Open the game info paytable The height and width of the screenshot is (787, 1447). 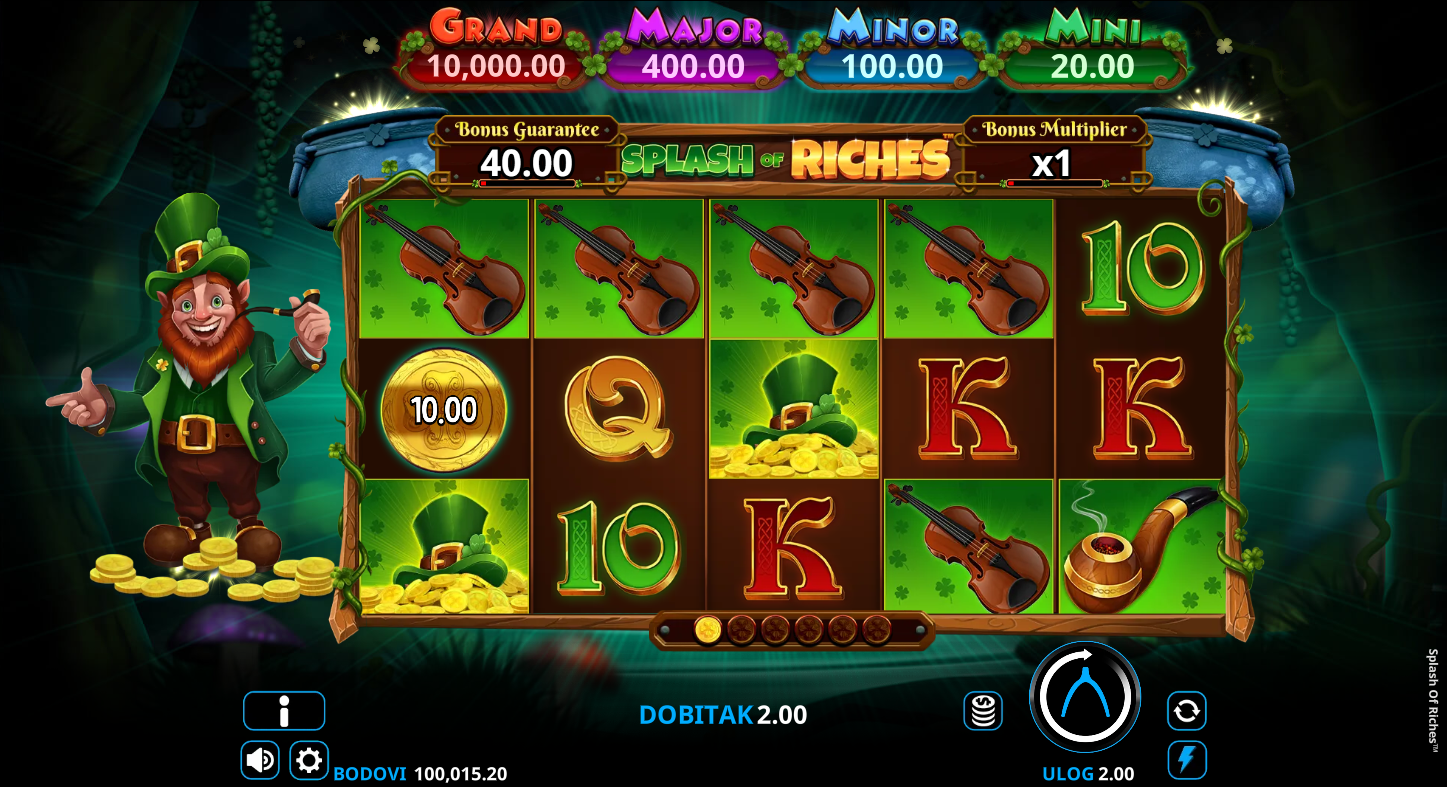coord(284,711)
